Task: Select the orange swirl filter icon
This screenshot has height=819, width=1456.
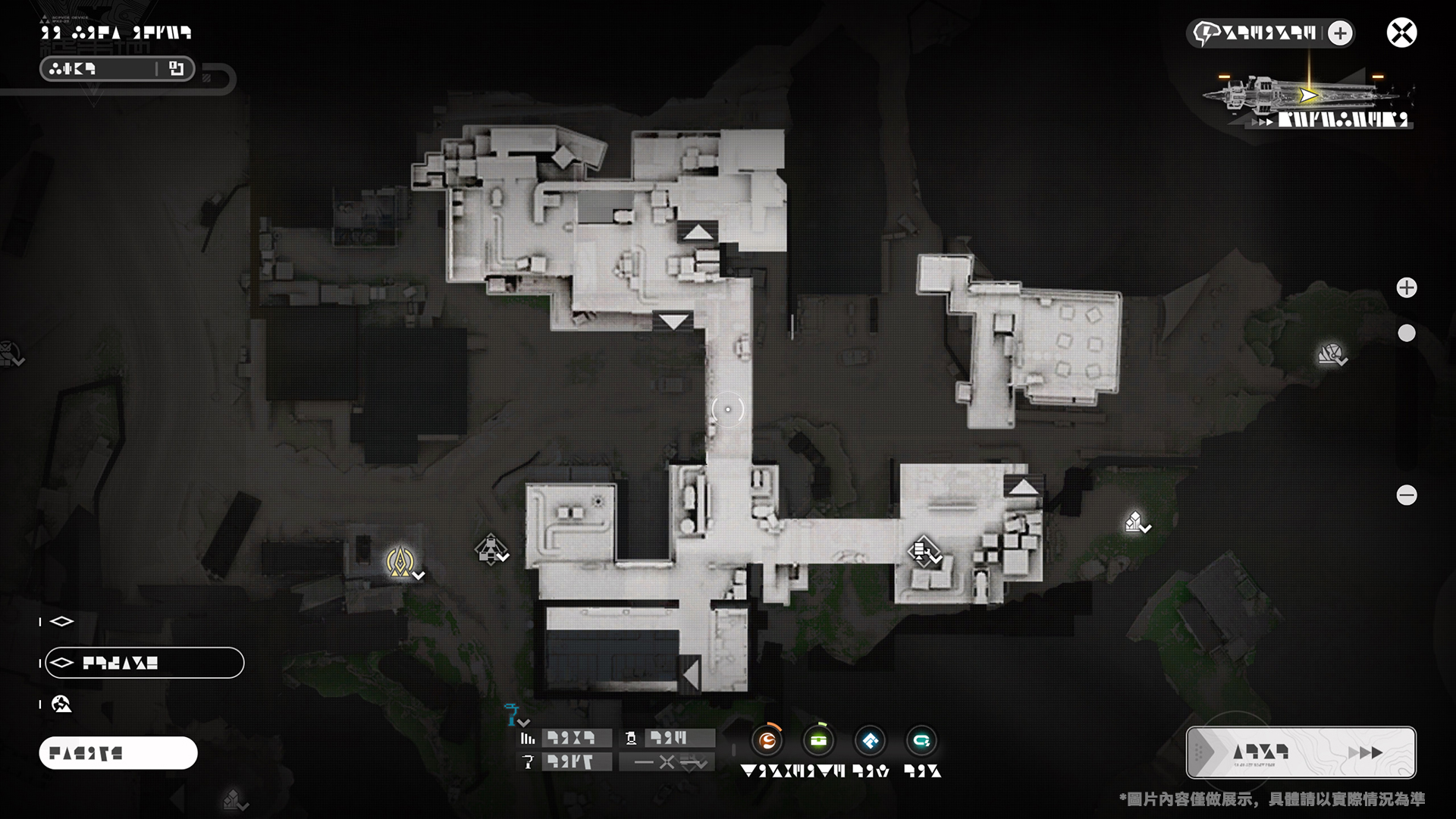Action: click(x=767, y=741)
